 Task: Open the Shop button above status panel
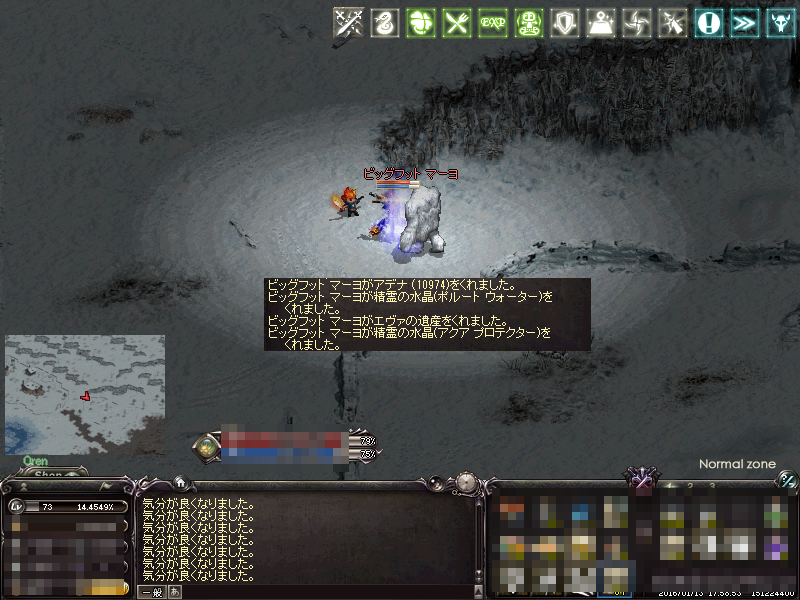[x=48, y=475]
